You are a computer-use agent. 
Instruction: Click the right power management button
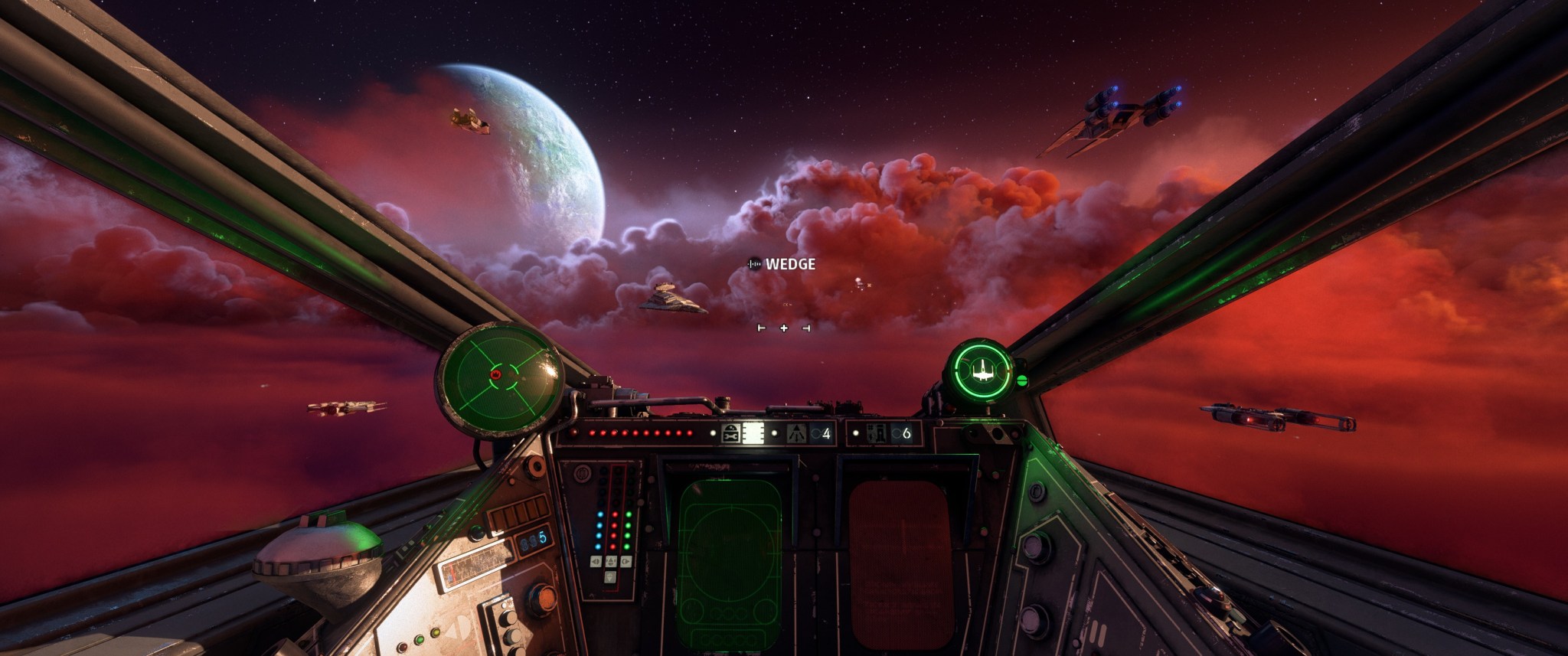coord(626,561)
